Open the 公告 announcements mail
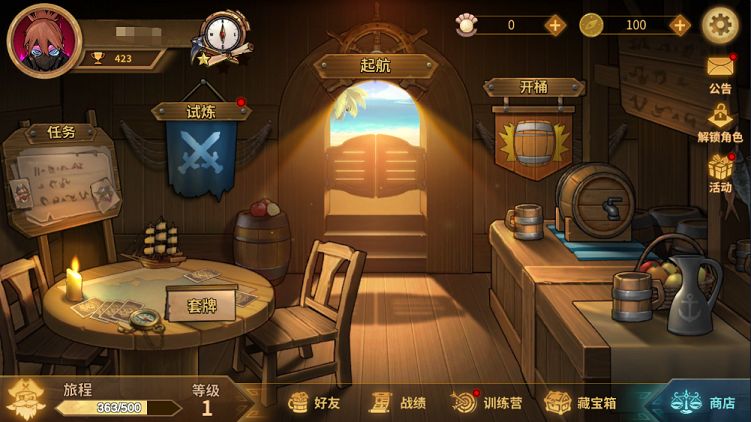The image size is (751, 422). coord(720,72)
